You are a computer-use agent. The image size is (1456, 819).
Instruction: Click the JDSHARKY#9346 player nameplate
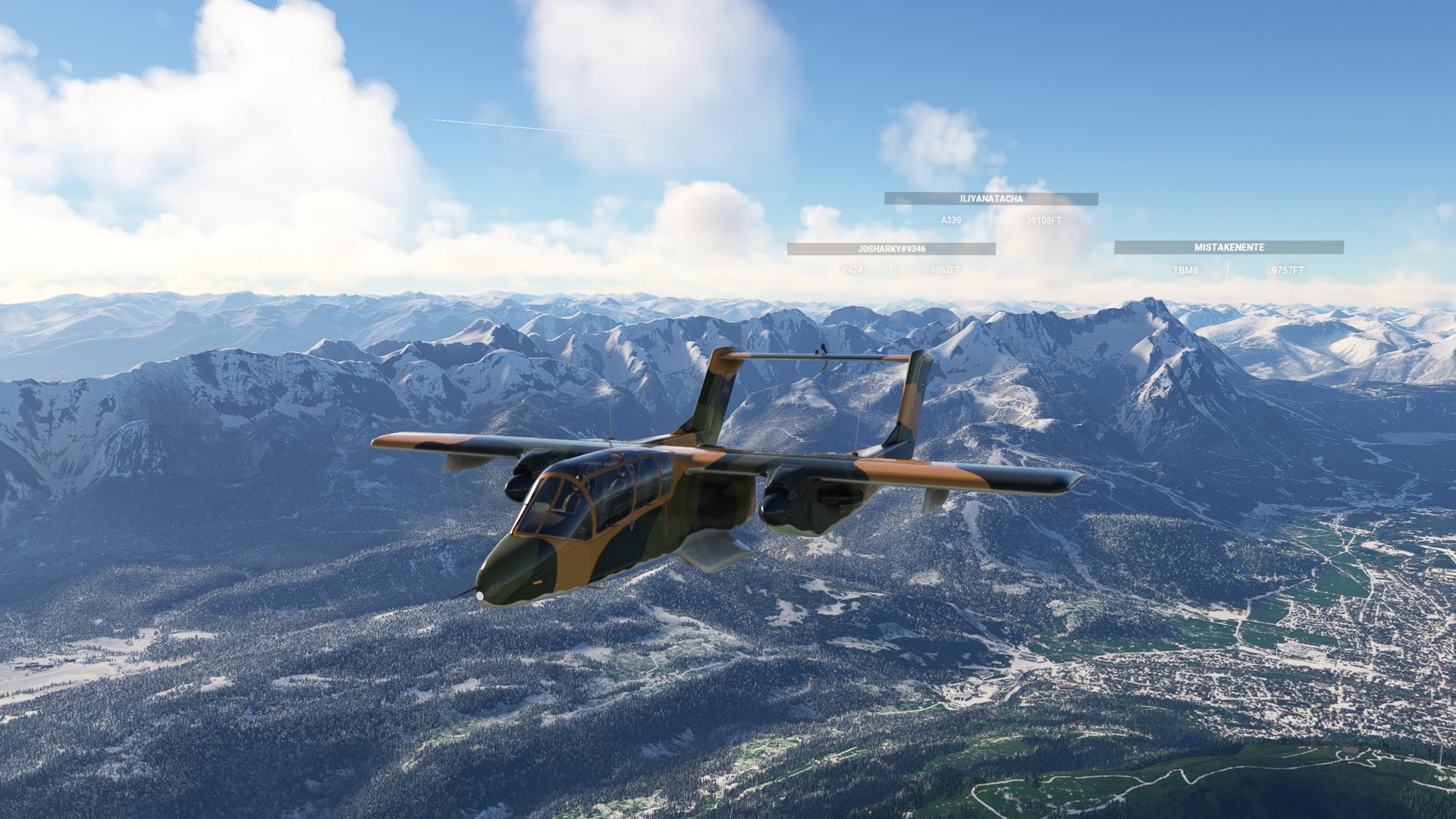[891, 249]
